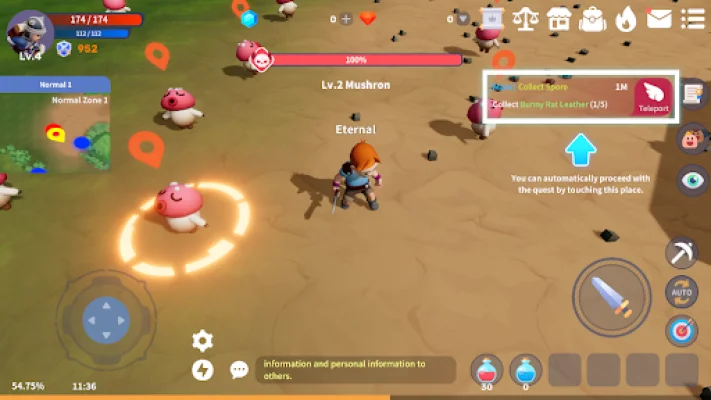Use the red health potion
711x400 pixels.
click(x=488, y=370)
